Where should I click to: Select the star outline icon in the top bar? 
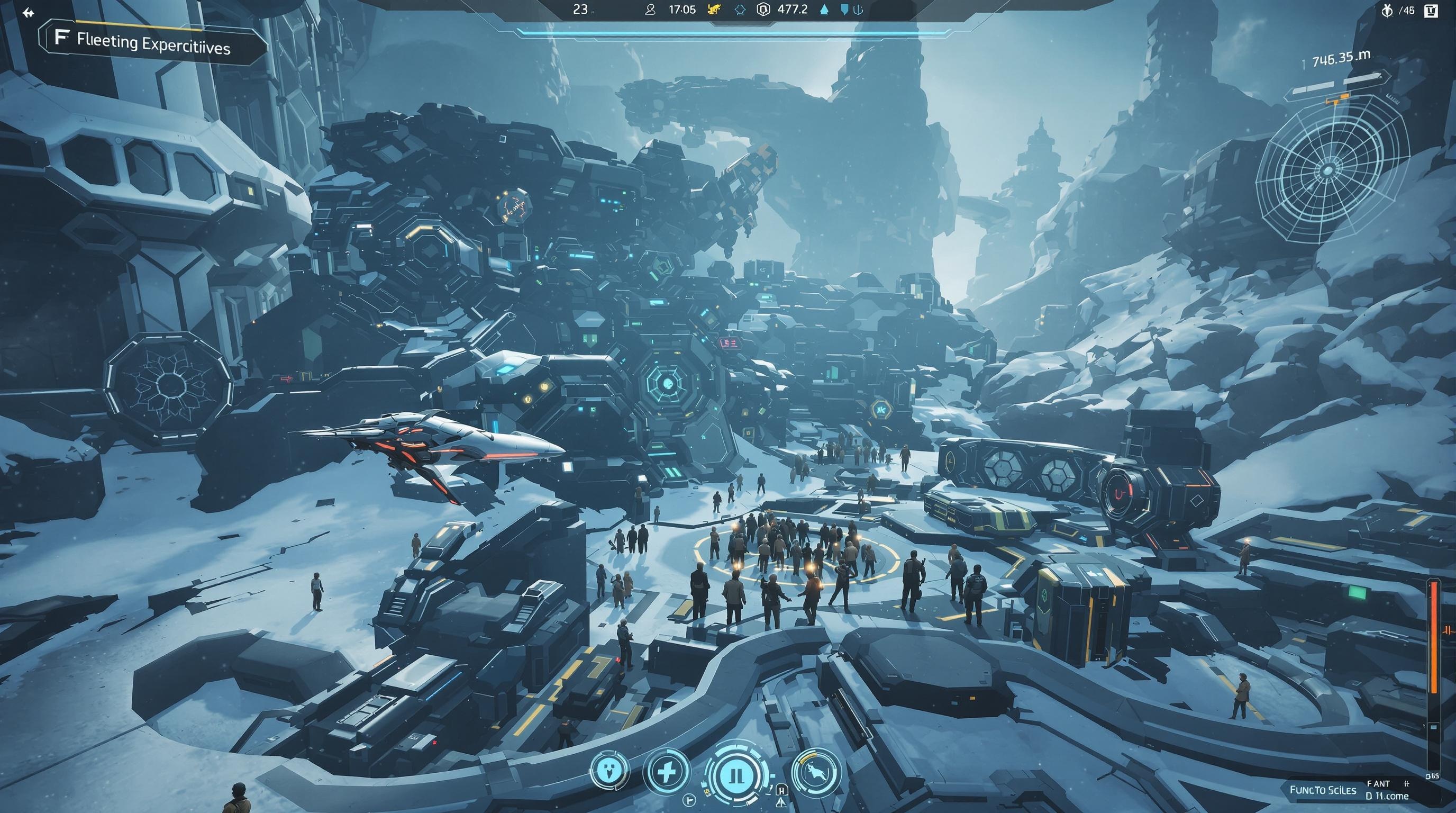[x=741, y=10]
